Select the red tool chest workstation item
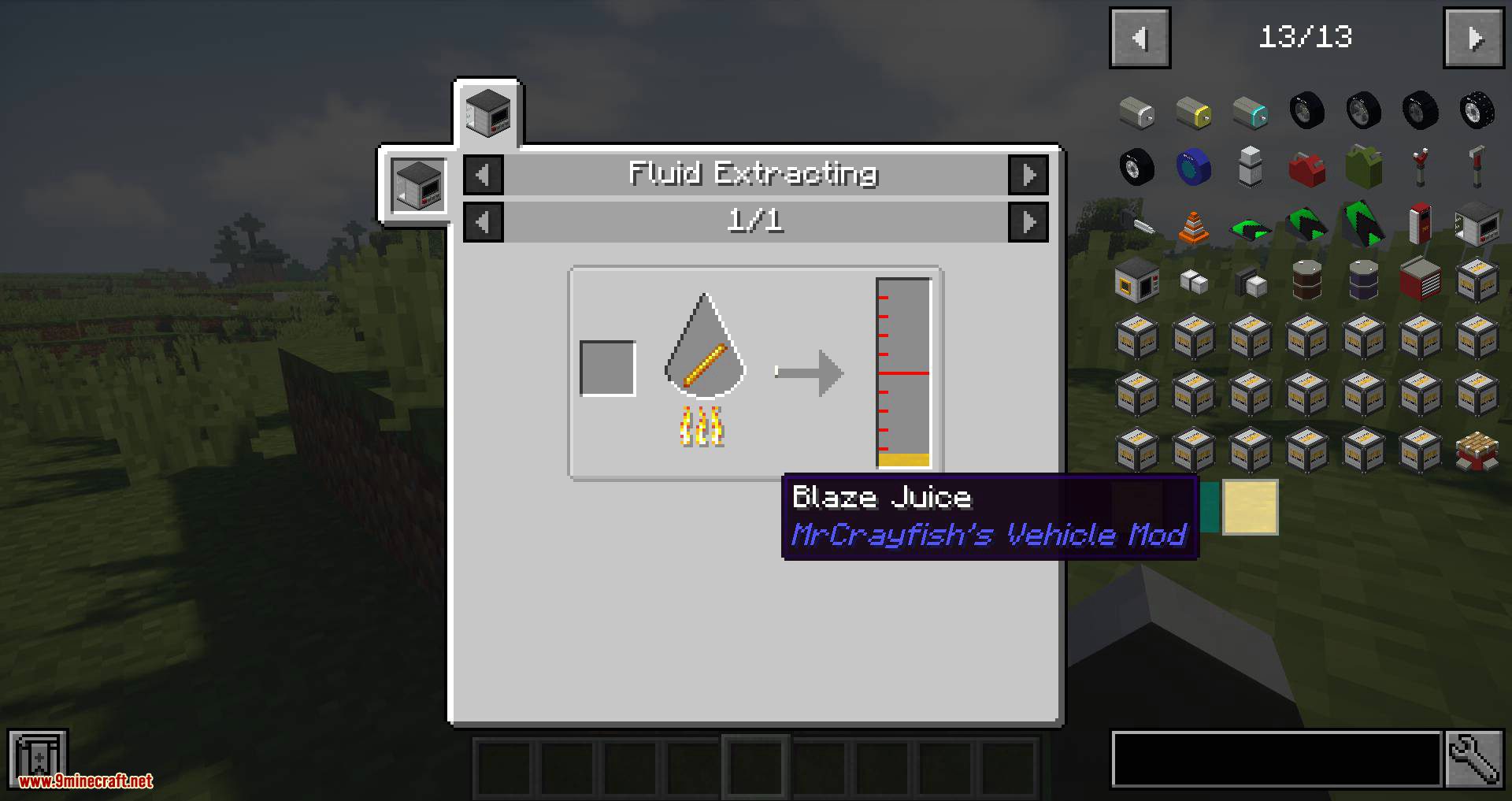 click(x=1418, y=281)
